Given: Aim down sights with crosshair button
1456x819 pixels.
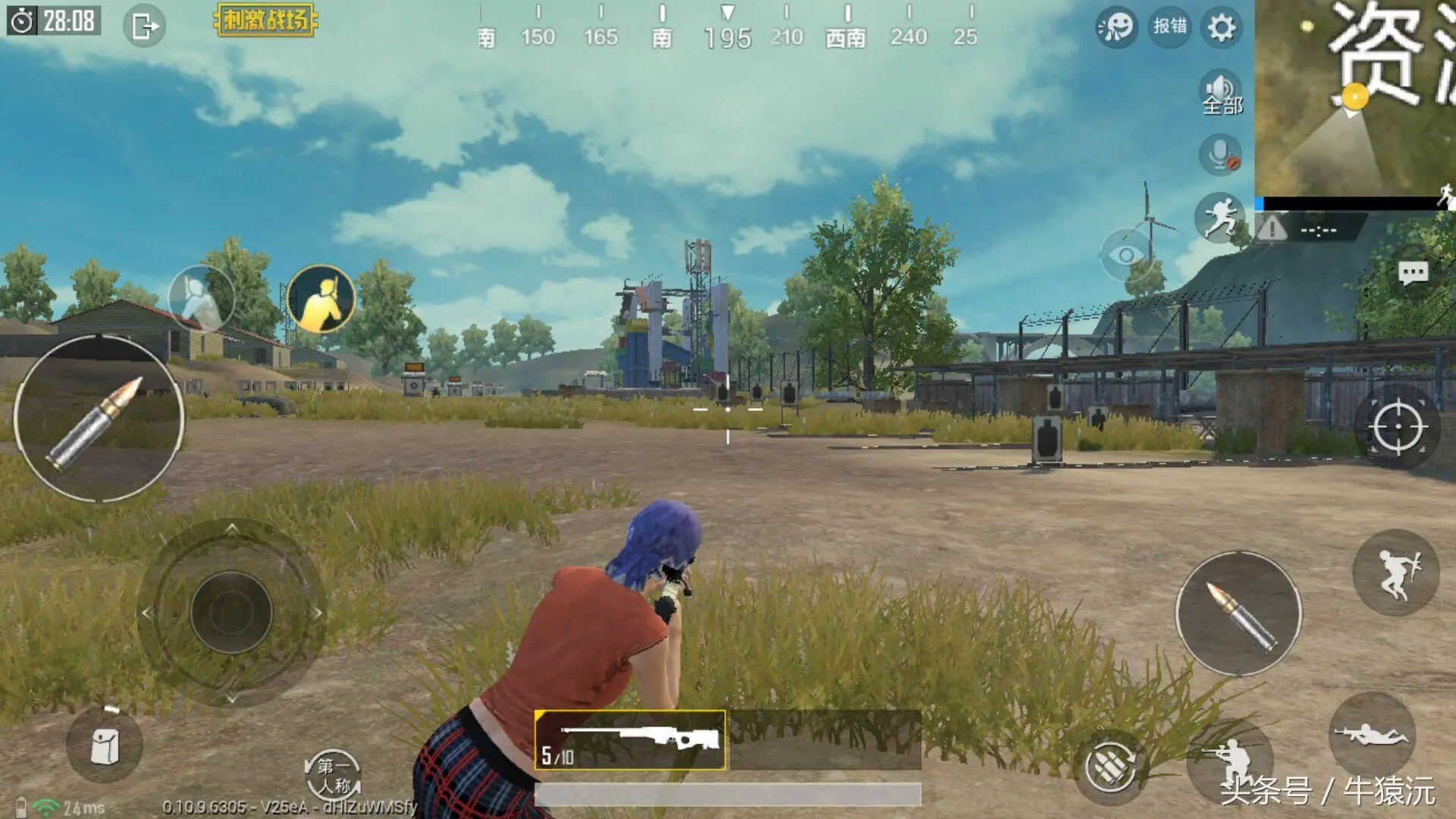Looking at the screenshot, I should (1397, 428).
